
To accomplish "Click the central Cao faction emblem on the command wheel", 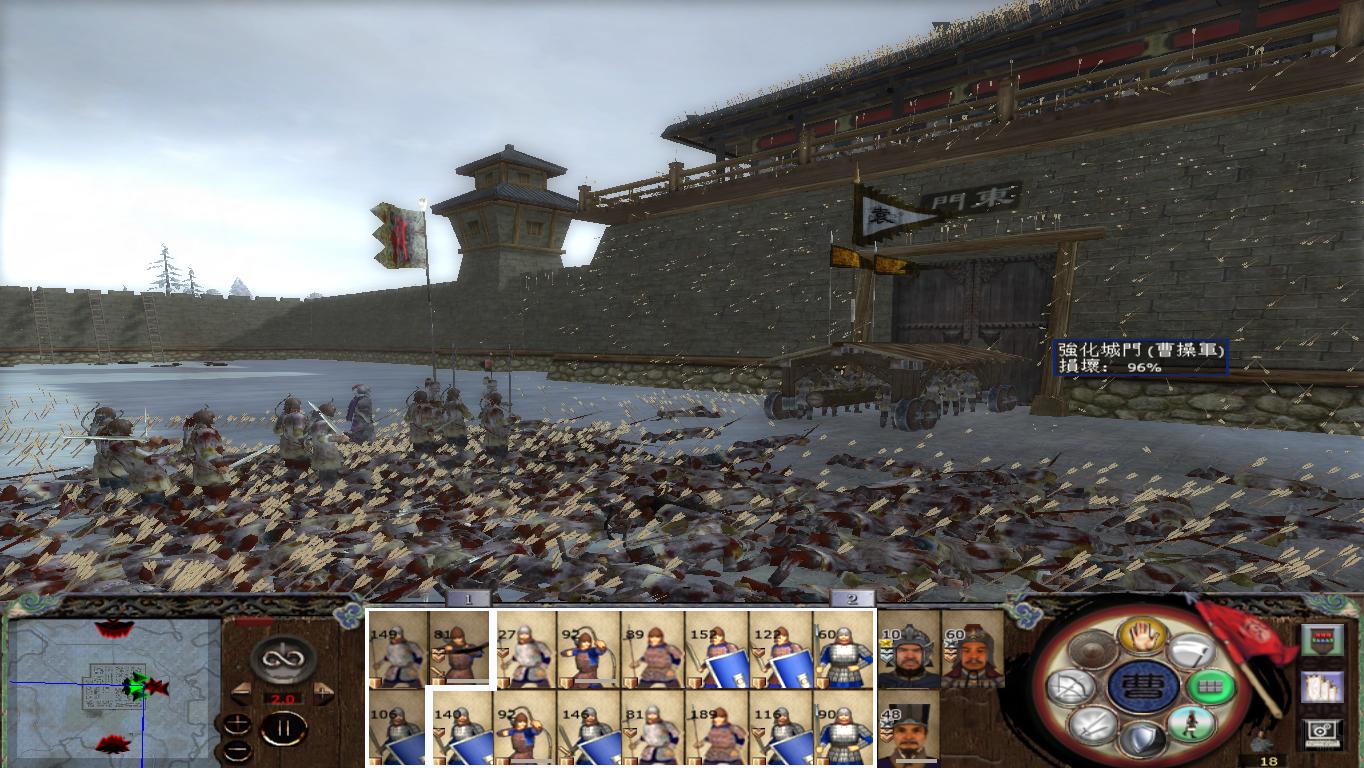I will [1145, 687].
